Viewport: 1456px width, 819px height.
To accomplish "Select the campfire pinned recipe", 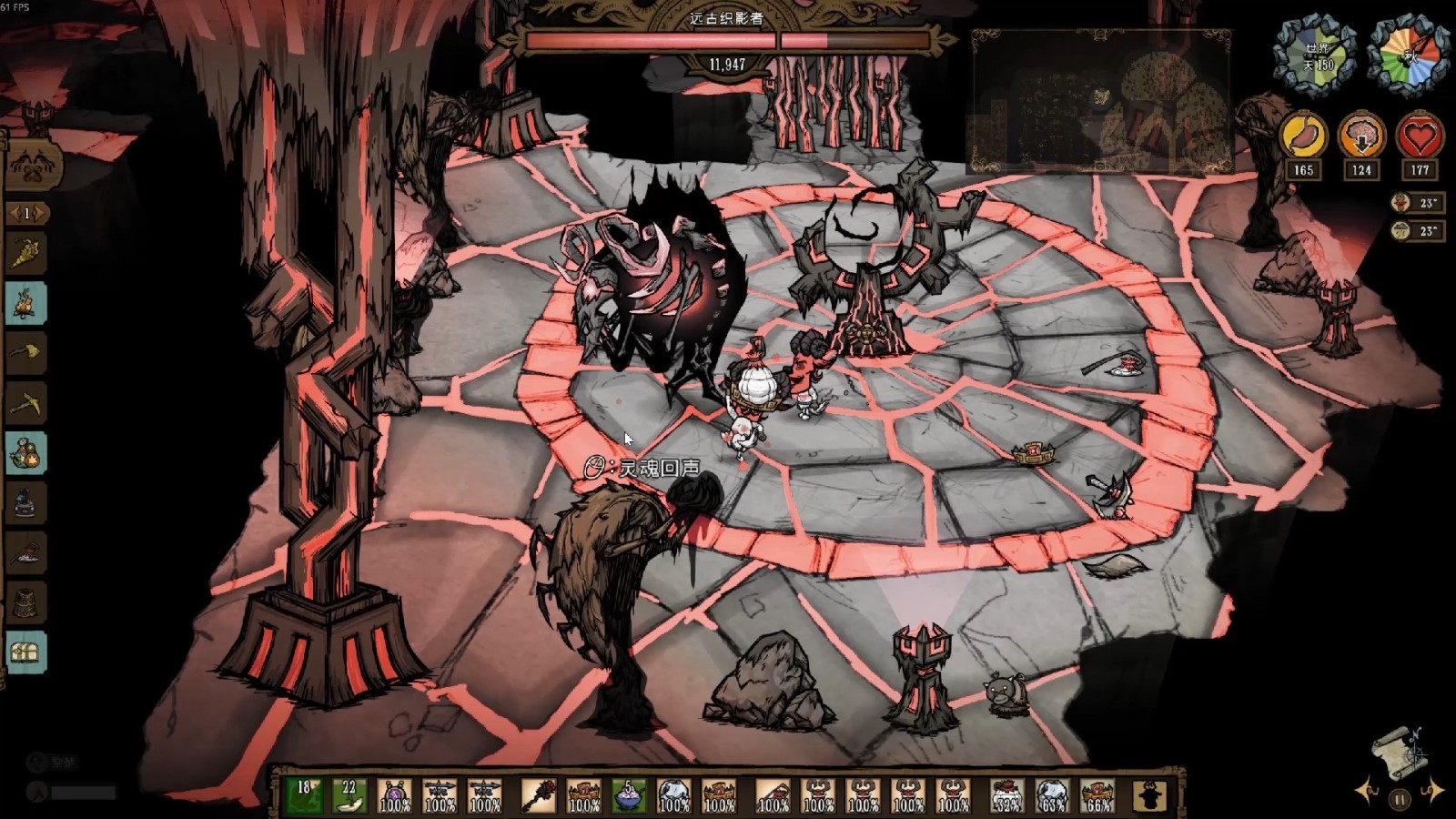I will click(x=26, y=303).
